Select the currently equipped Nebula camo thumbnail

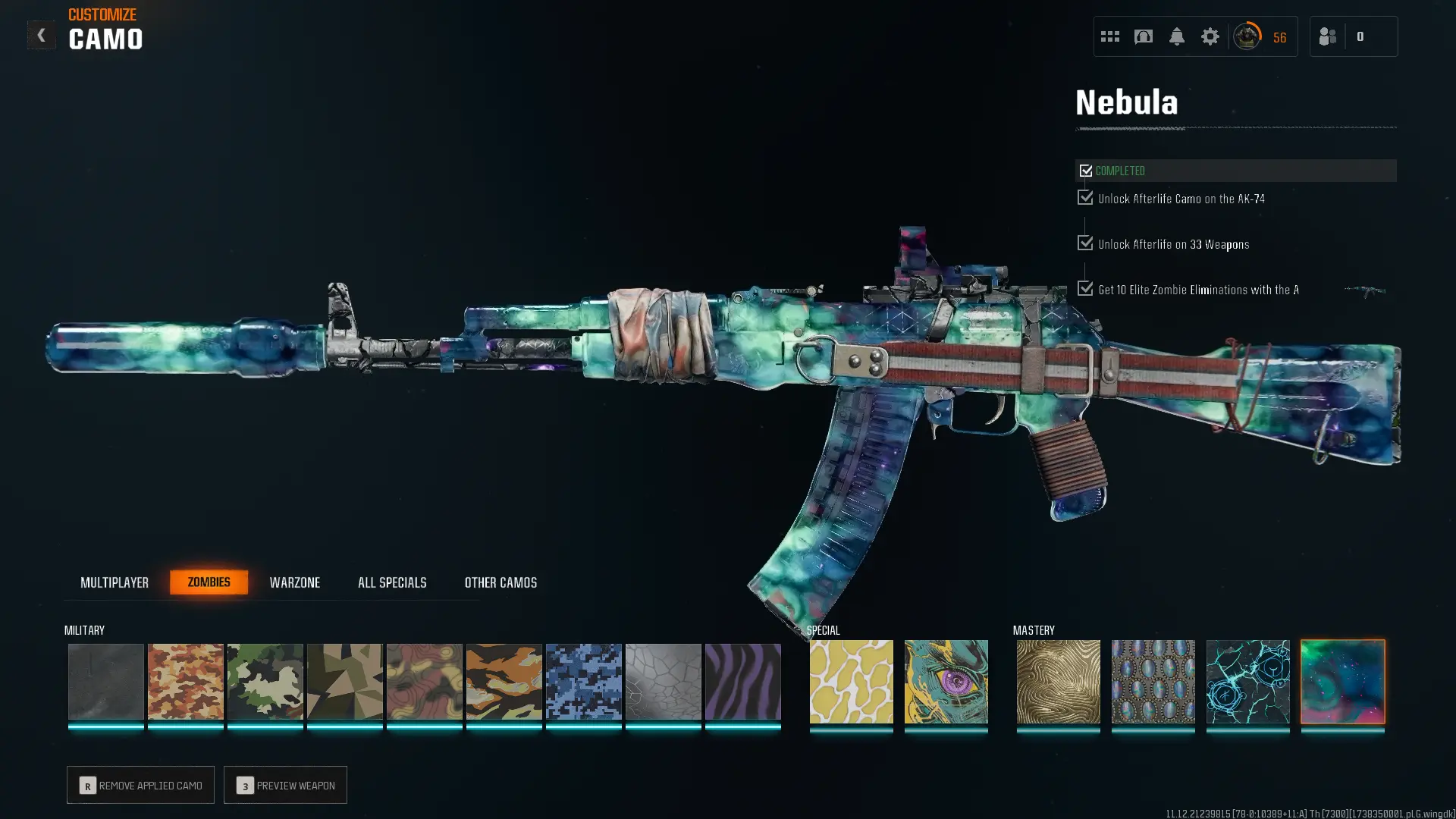tap(1343, 682)
